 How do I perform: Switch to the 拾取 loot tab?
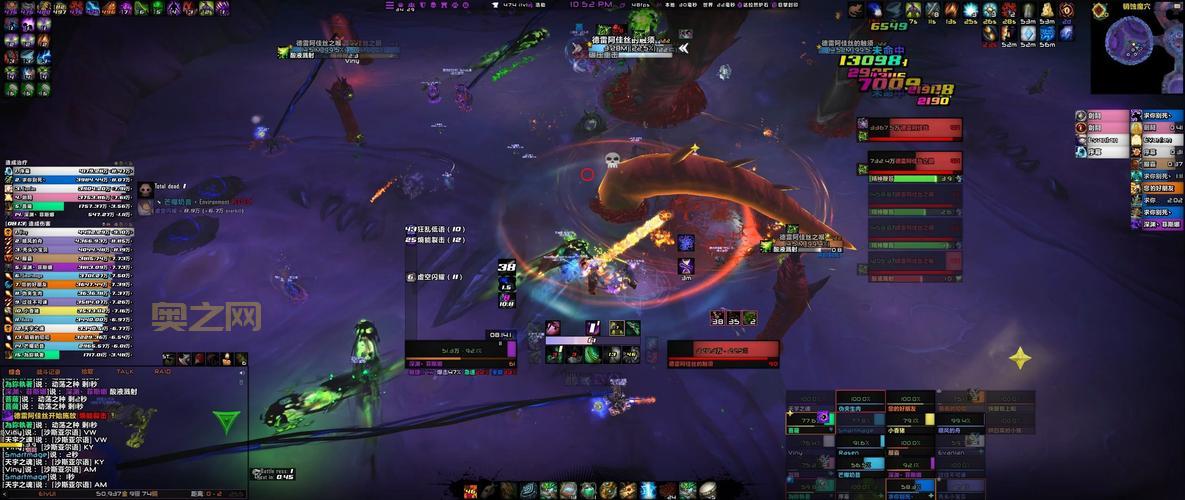87,371
